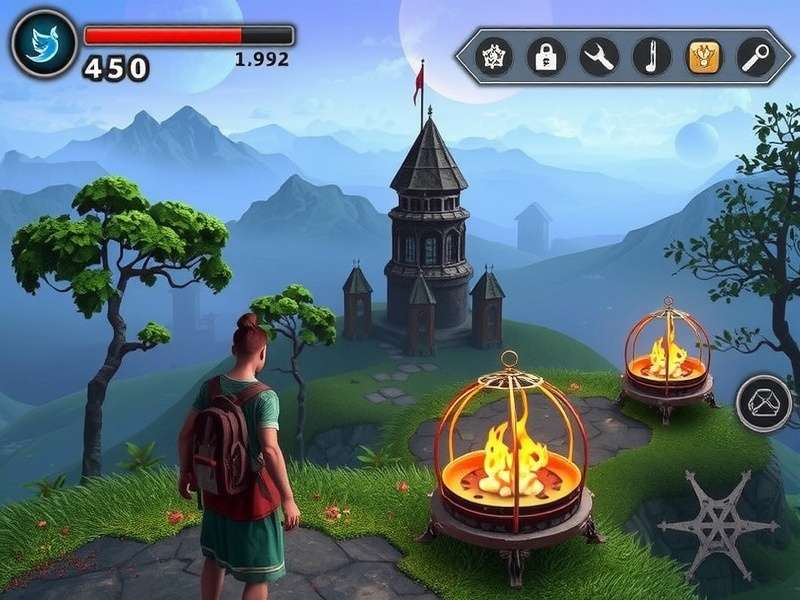The image size is (800, 600).
Task: Tap the round crystal button beside the hill
Action: click(x=764, y=404)
